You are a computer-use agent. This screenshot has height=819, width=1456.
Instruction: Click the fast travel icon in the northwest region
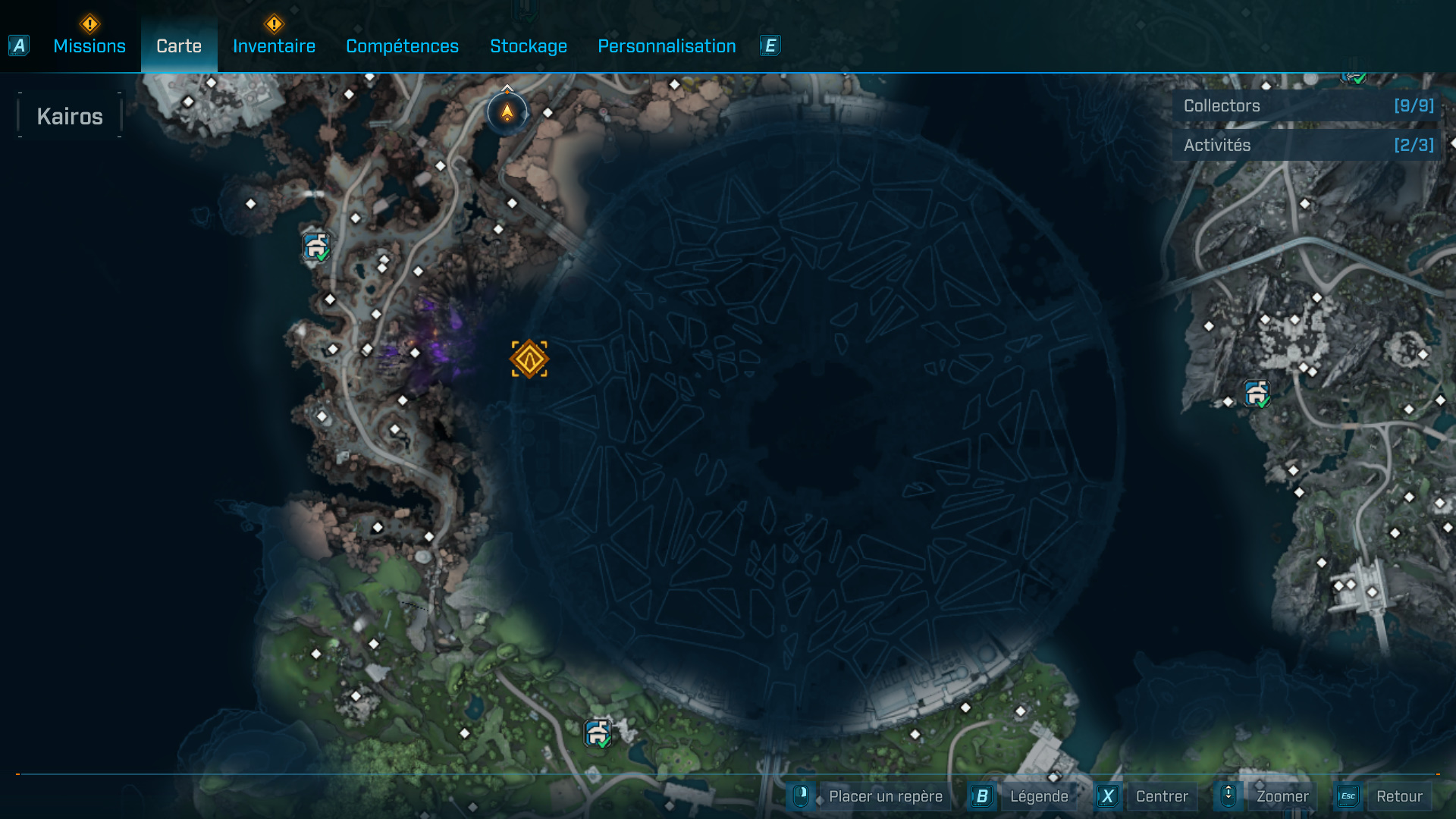(315, 244)
